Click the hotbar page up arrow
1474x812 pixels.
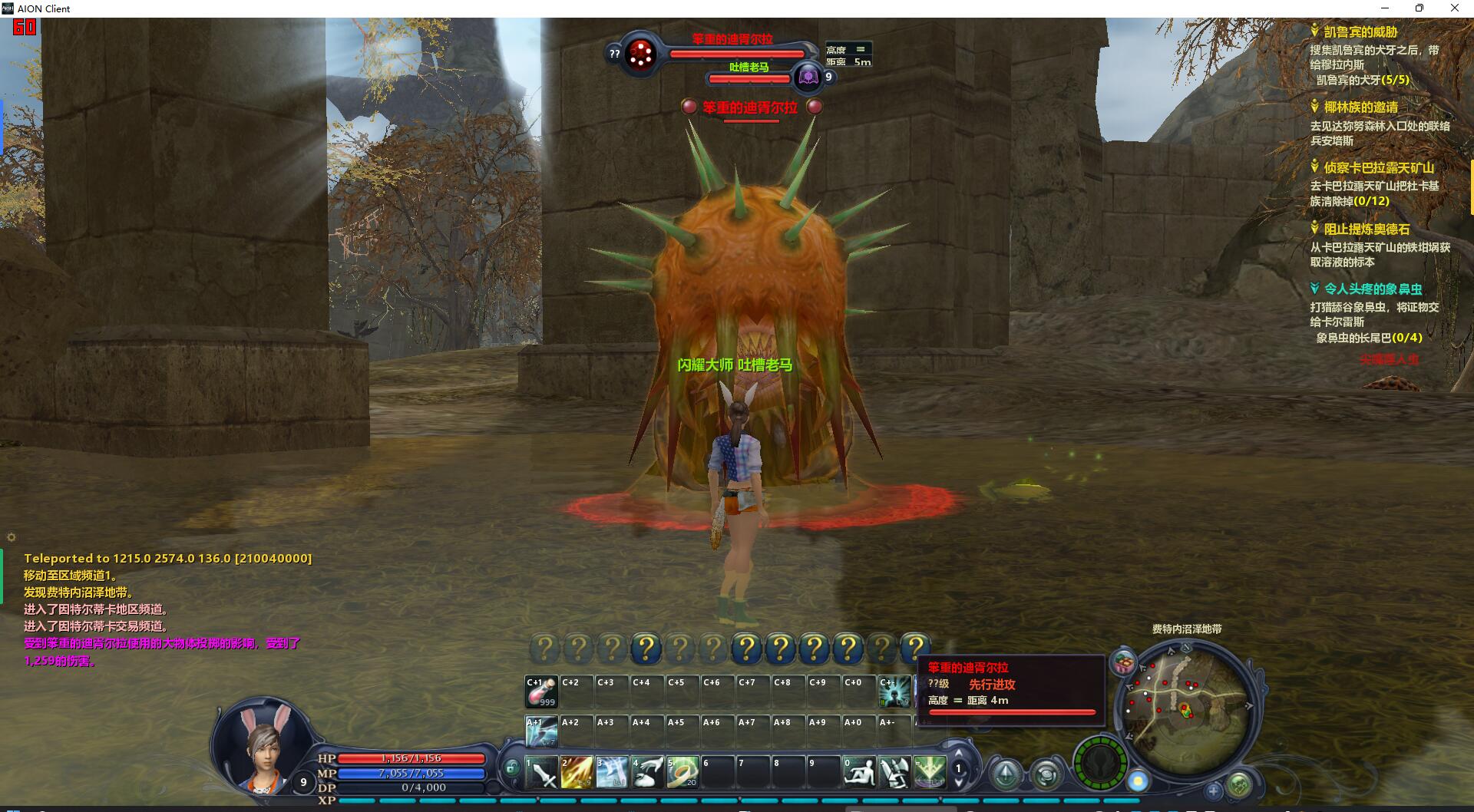[x=958, y=753]
